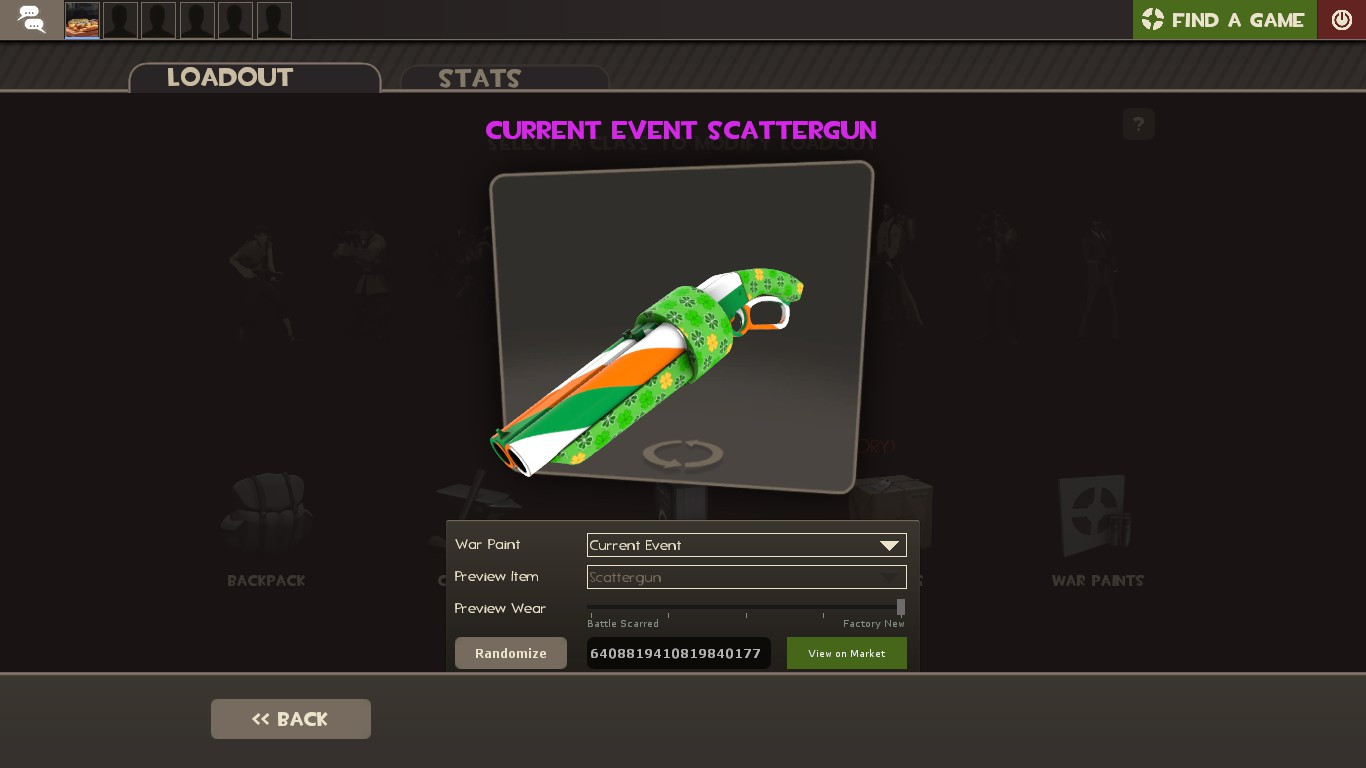
Task: Click the Randomize button
Action: (x=510, y=653)
